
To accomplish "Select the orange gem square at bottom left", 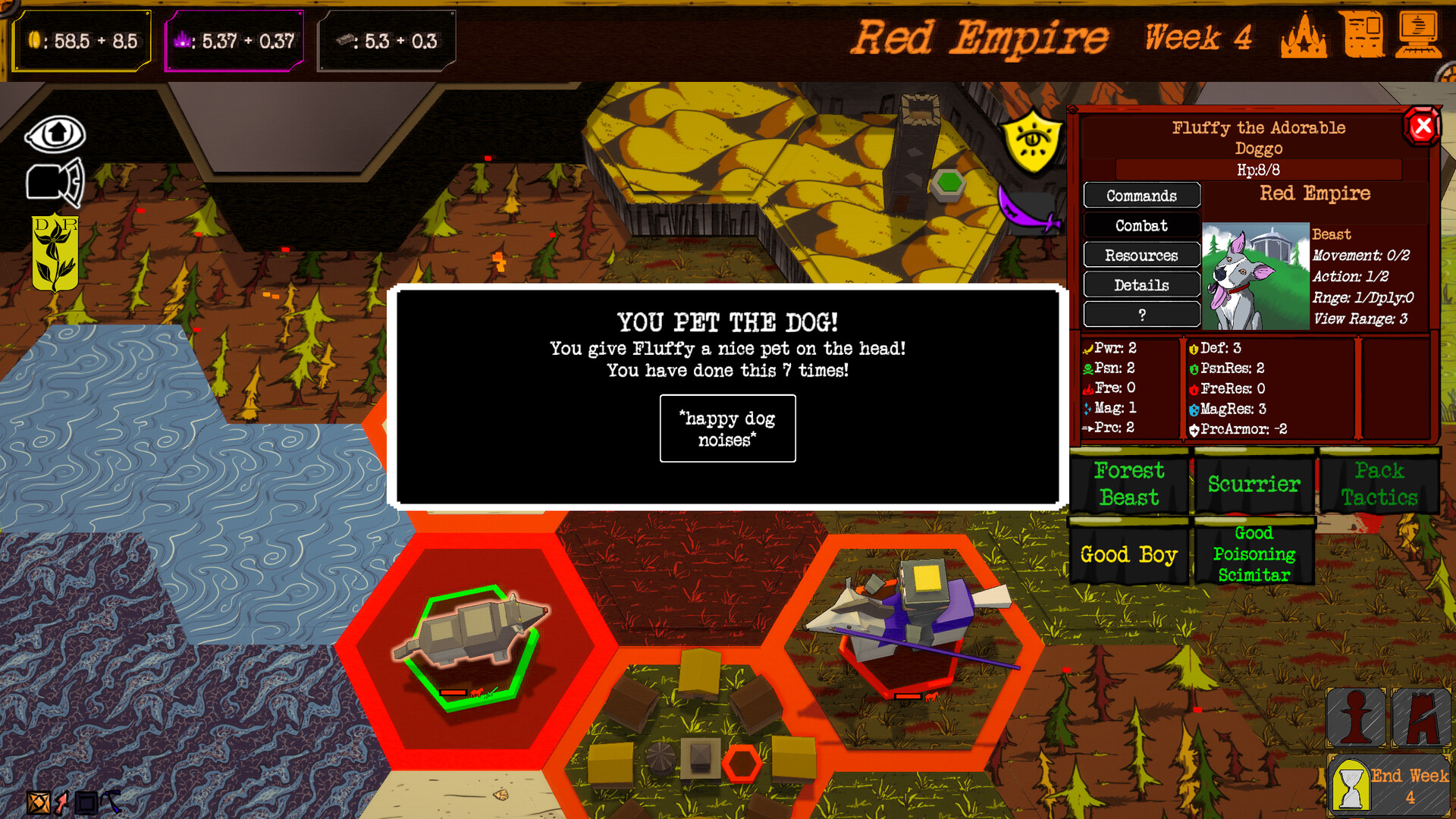I will pos(36,802).
